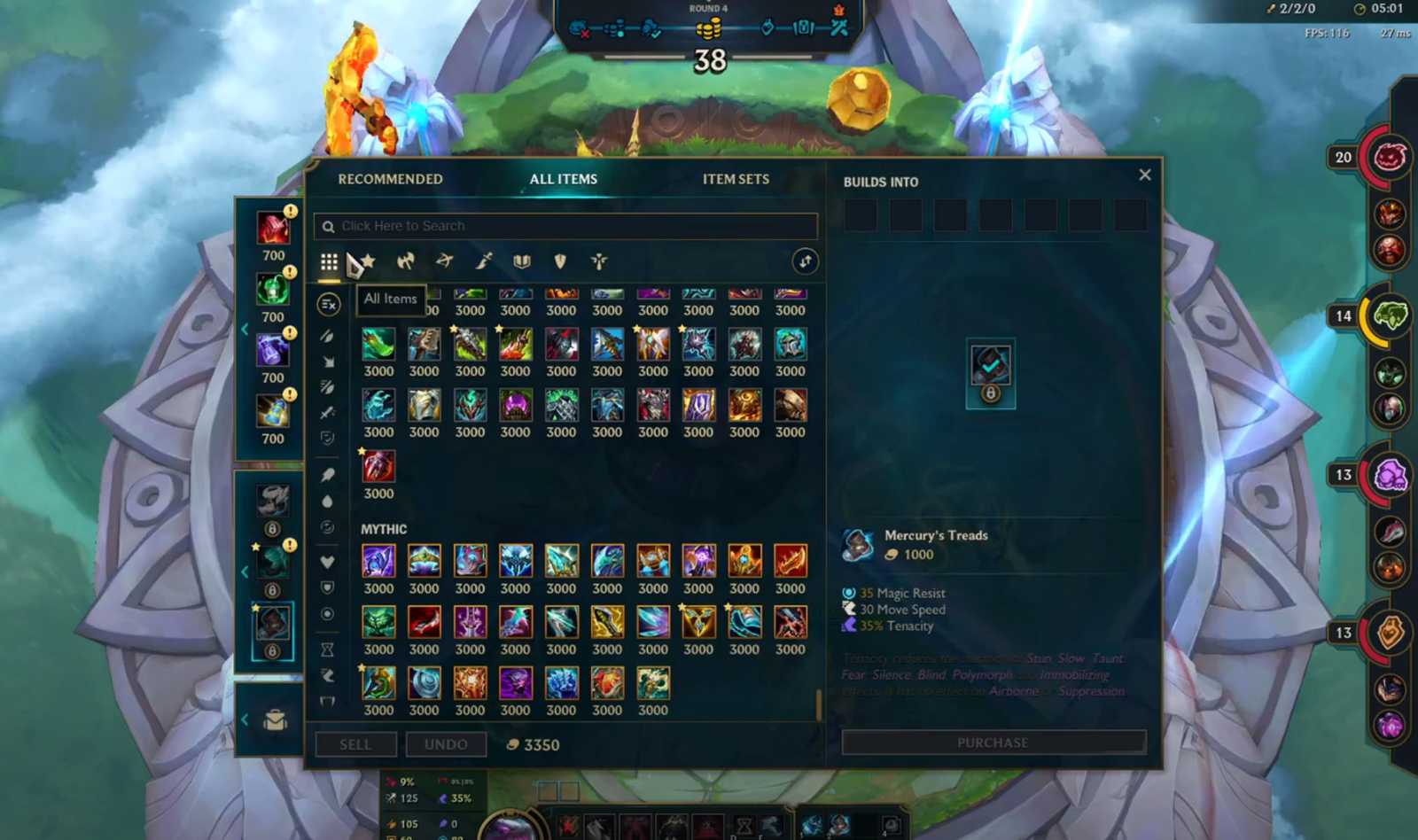Collapse the lower champion panel chevron
Screen dimensions: 1418x840
coord(245,572)
